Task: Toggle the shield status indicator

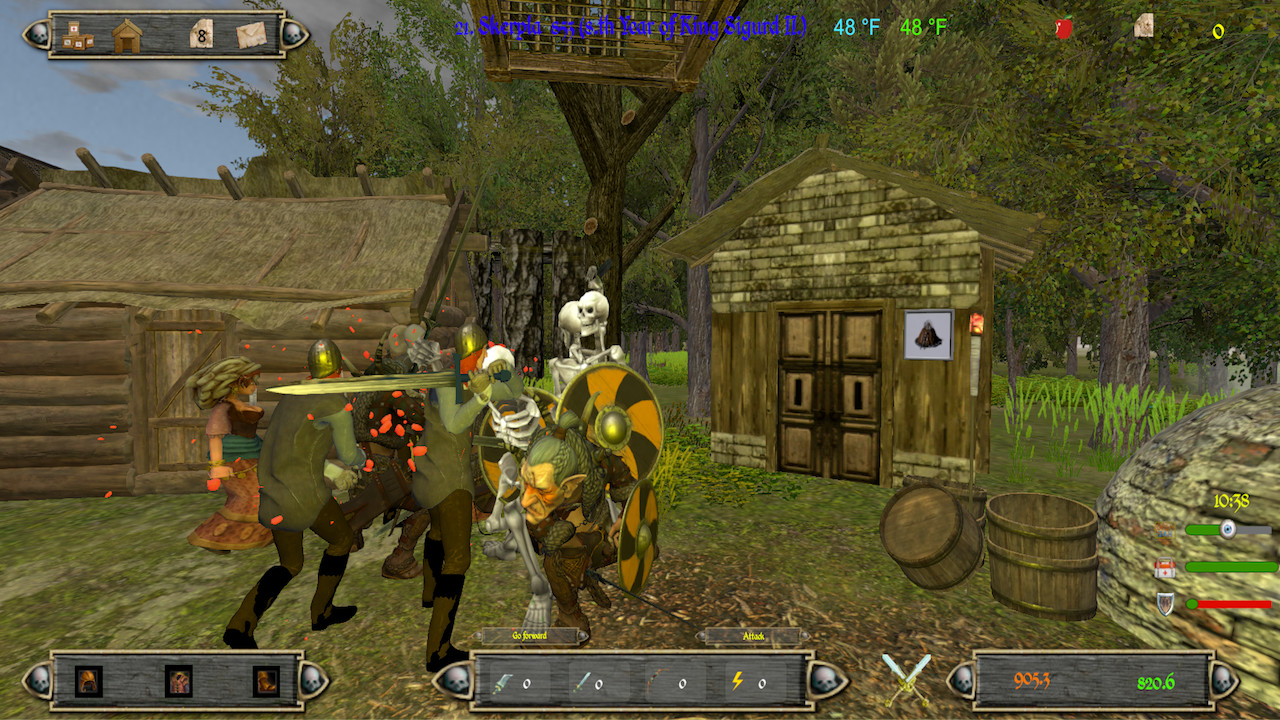Action: tap(1165, 604)
